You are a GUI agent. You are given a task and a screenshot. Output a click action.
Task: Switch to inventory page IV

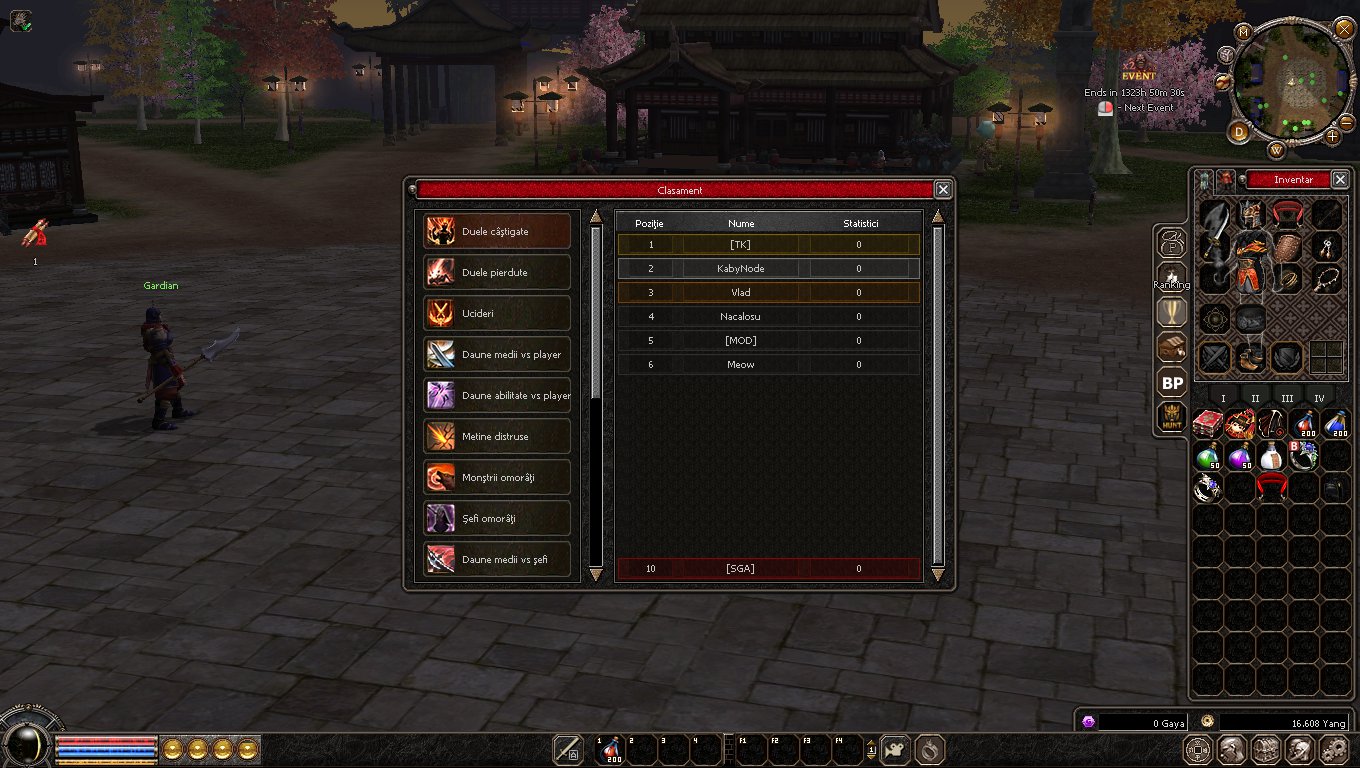[x=1319, y=398]
